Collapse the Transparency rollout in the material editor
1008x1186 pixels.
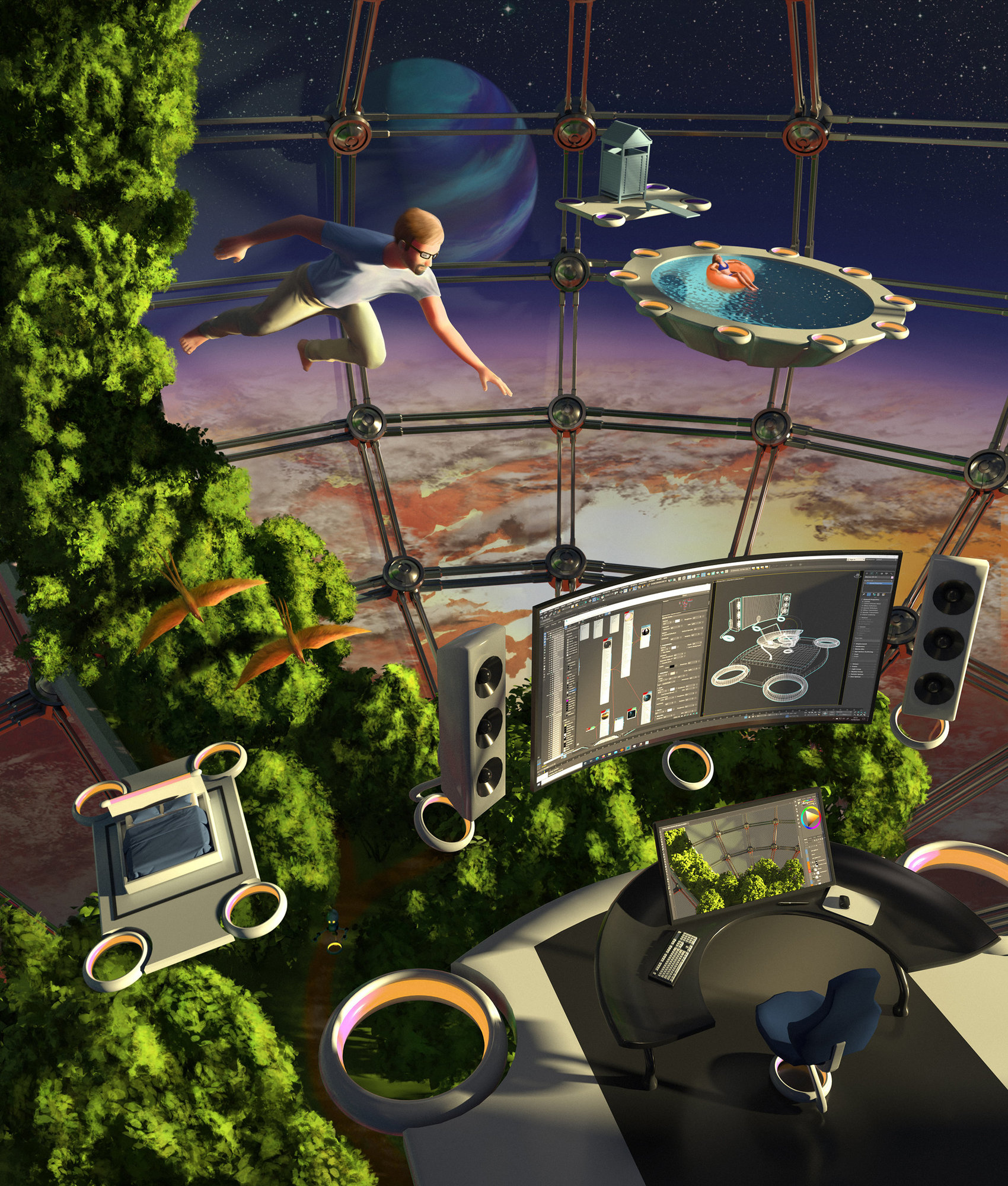[663, 645]
